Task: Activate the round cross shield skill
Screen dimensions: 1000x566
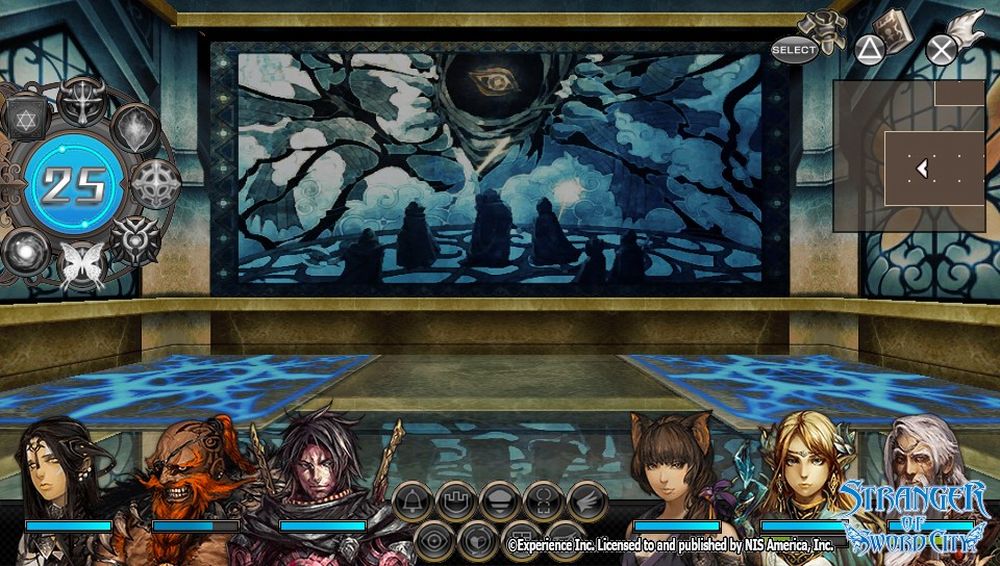Action: pos(155,183)
